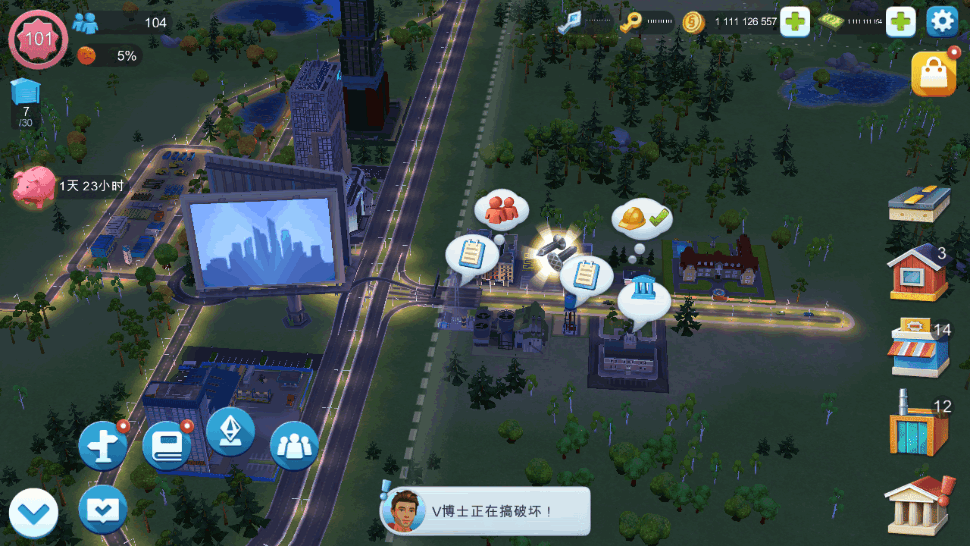
Task: Open the residential house build menu
Action: [916, 270]
